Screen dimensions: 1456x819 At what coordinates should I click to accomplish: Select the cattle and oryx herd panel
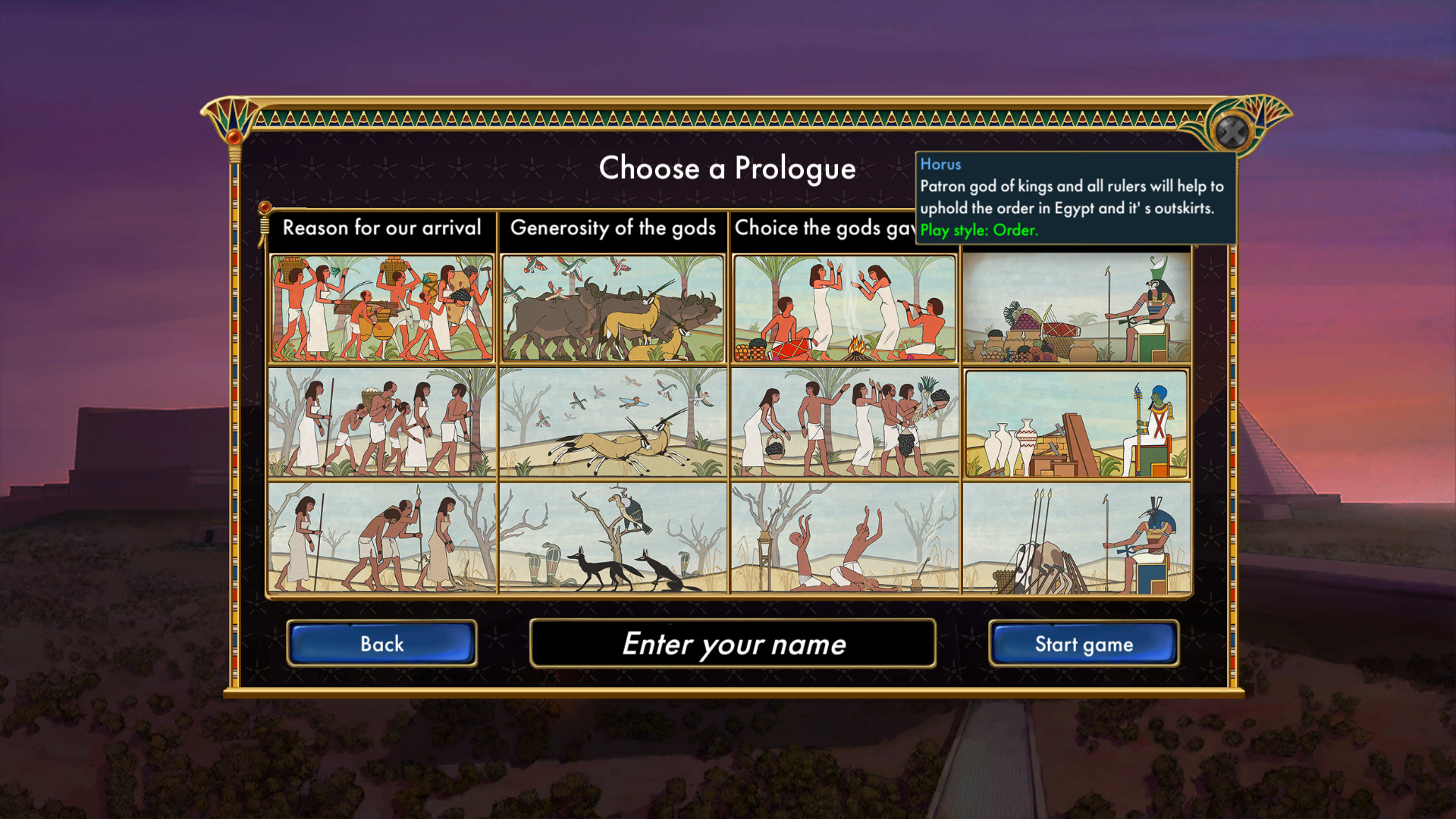click(613, 307)
